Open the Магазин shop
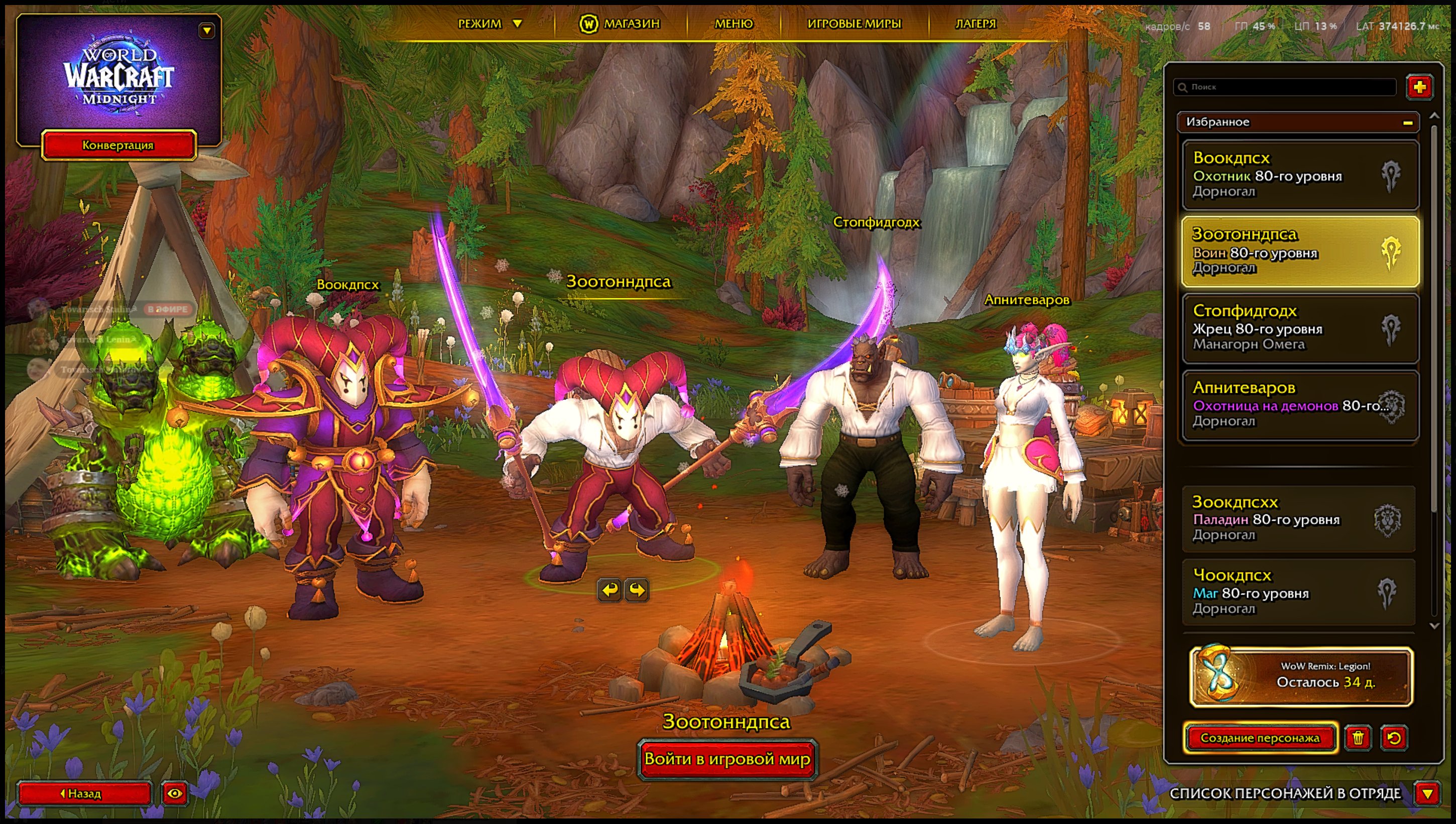 tap(620, 24)
